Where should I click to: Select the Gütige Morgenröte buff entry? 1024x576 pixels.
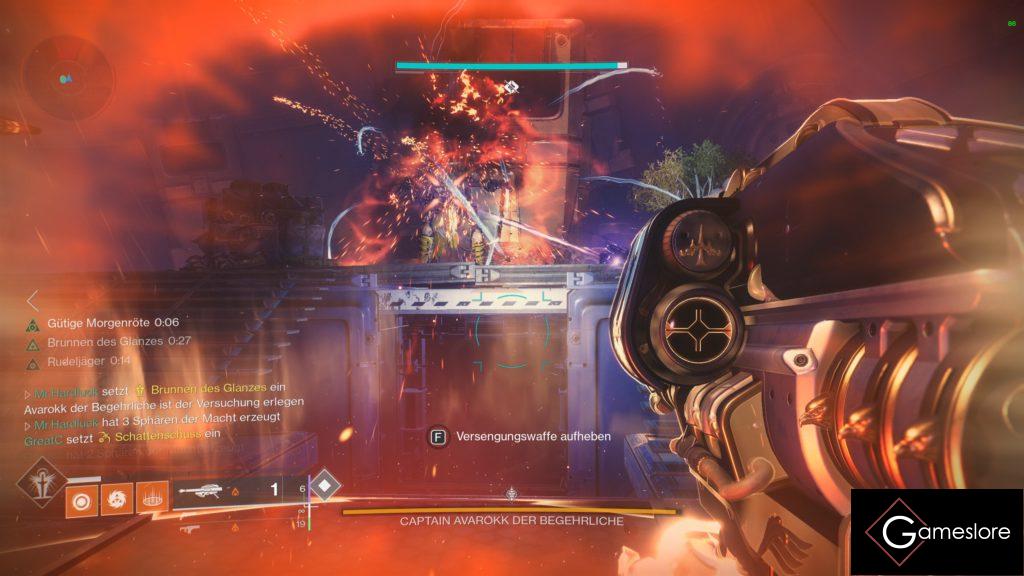click(100, 323)
